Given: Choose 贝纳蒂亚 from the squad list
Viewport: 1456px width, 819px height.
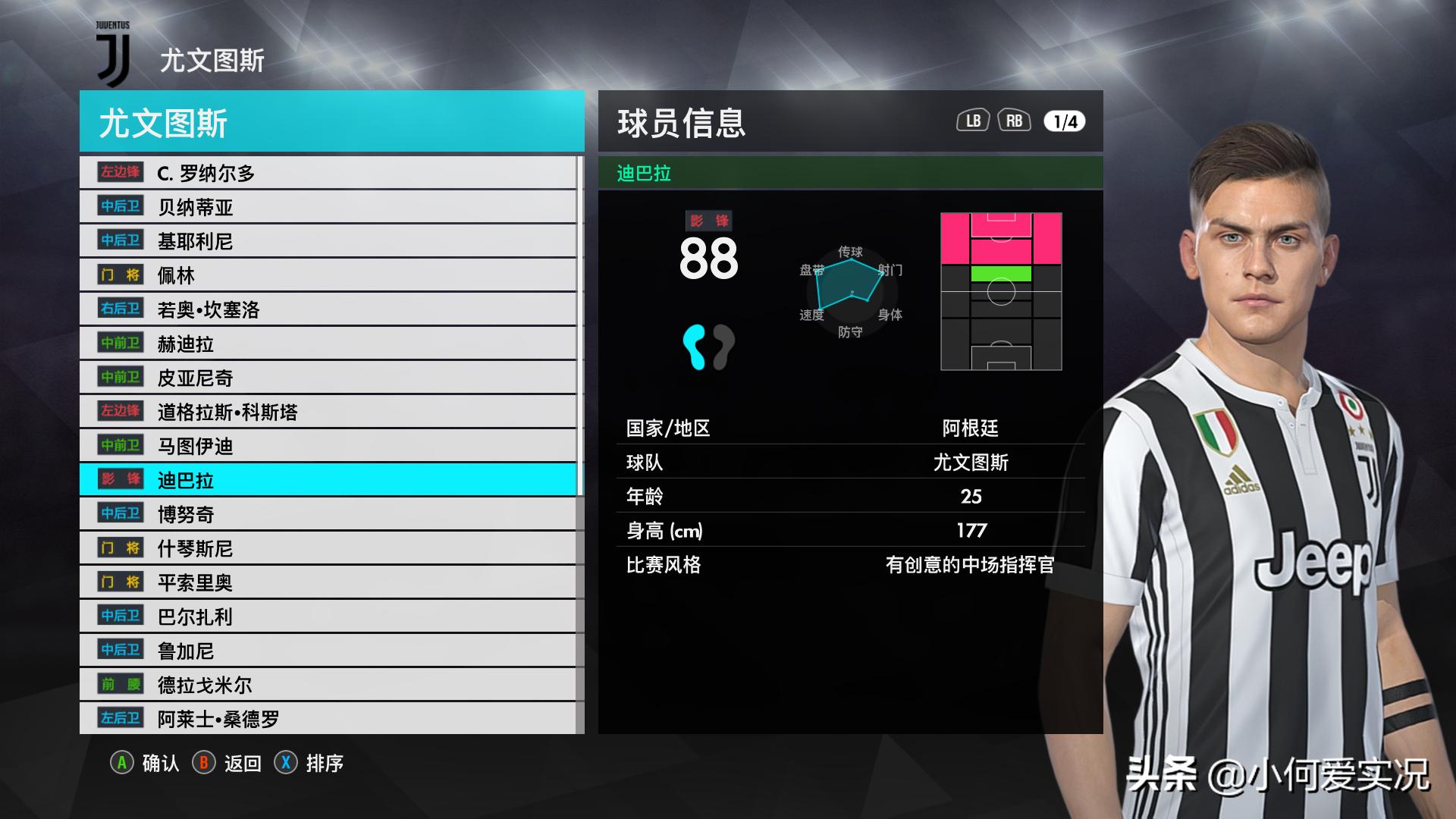Looking at the screenshot, I should point(328,207).
